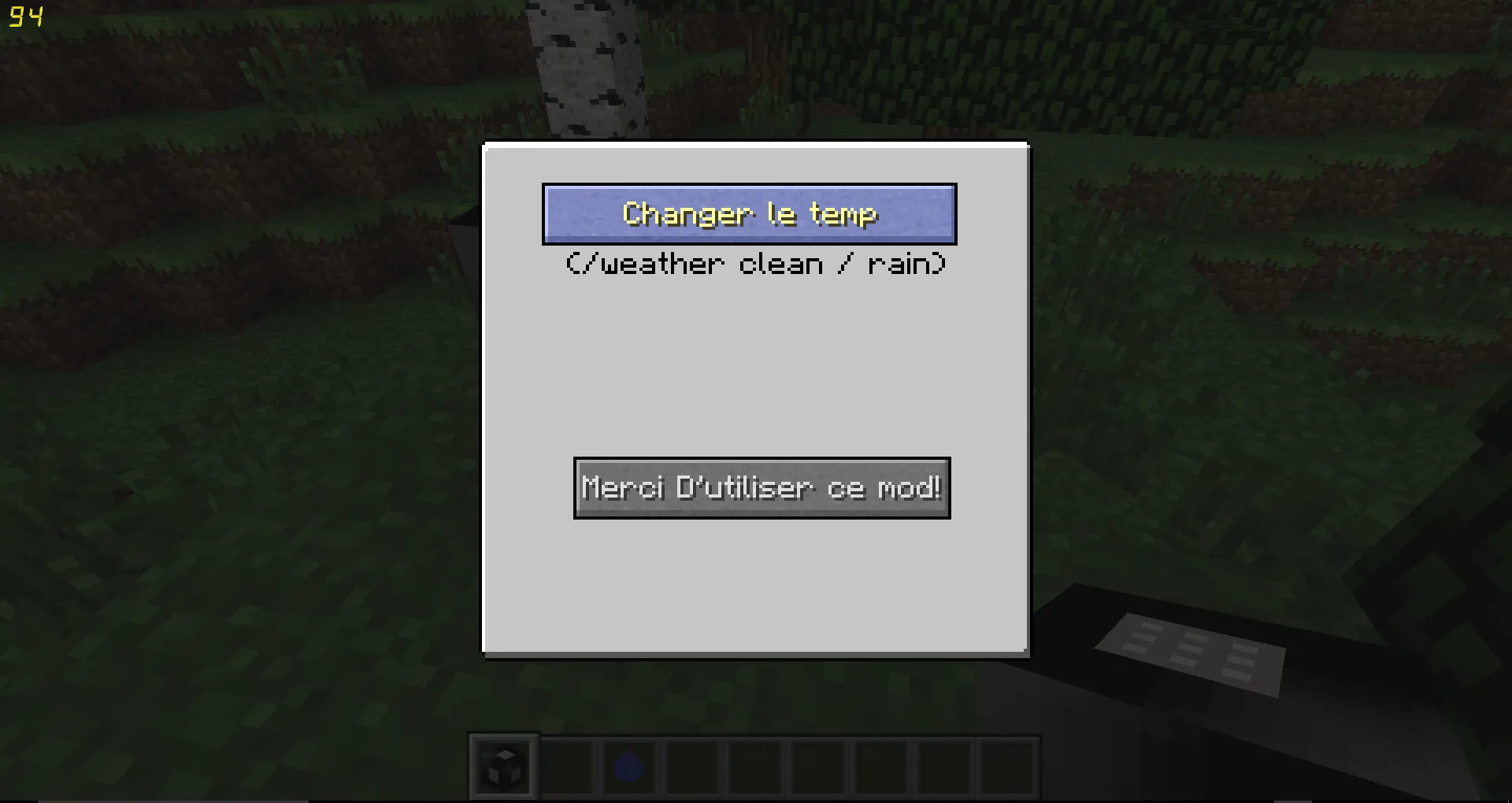1512x803 pixels.
Task: Toggle the weather with the Changer le temp button
Action: (x=749, y=213)
